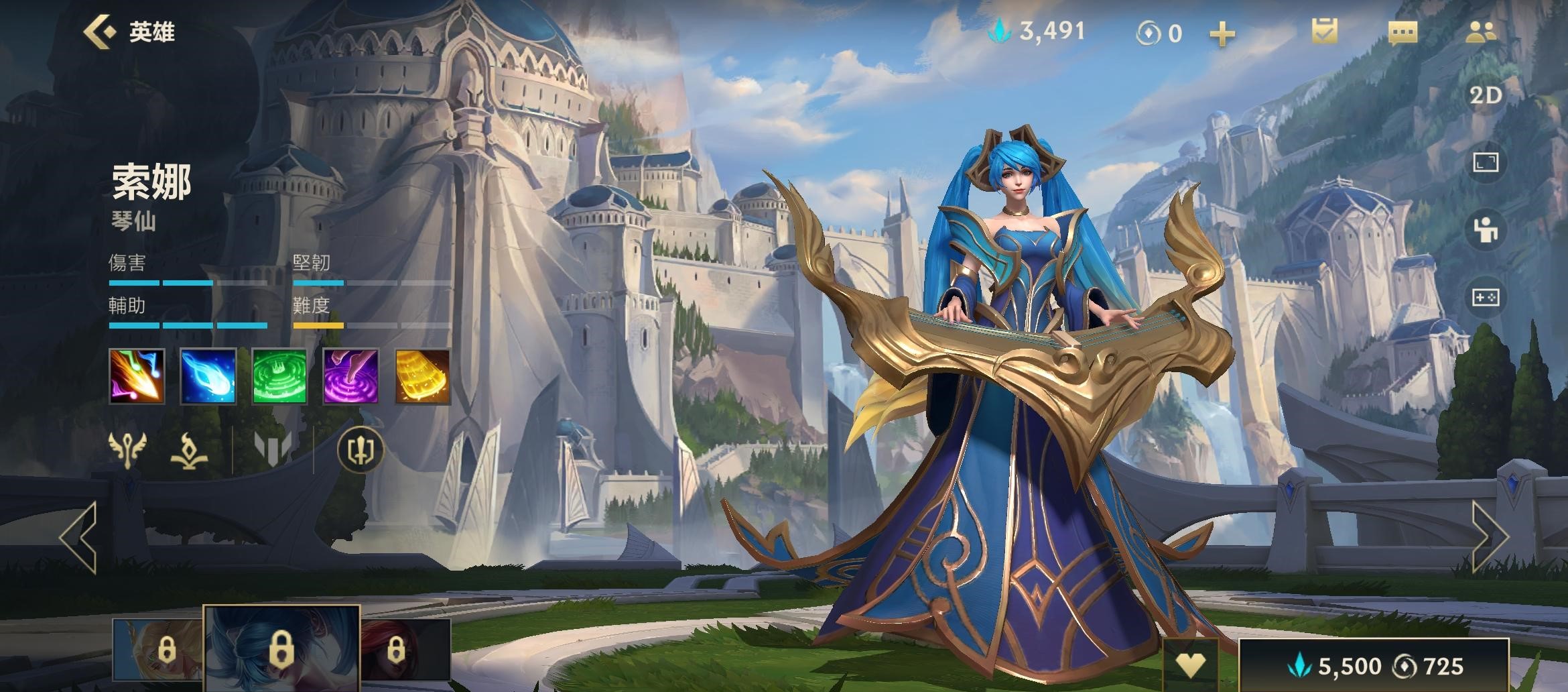Expand the model to fullscreen view

coord(1485,162)
